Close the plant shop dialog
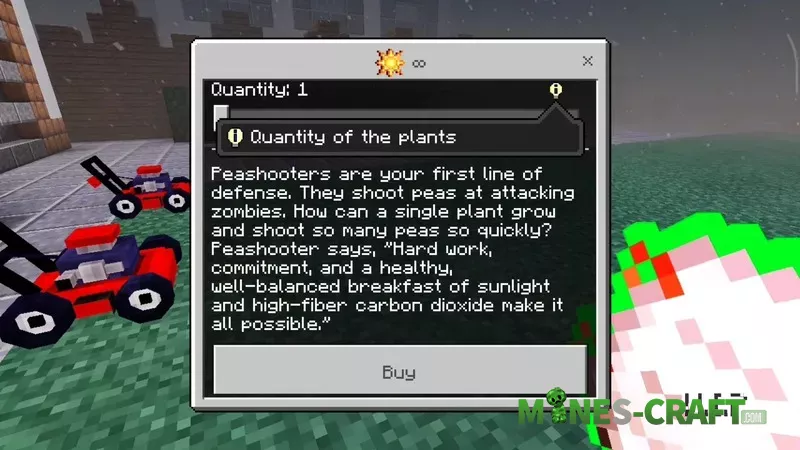 (x=587, y=62)
